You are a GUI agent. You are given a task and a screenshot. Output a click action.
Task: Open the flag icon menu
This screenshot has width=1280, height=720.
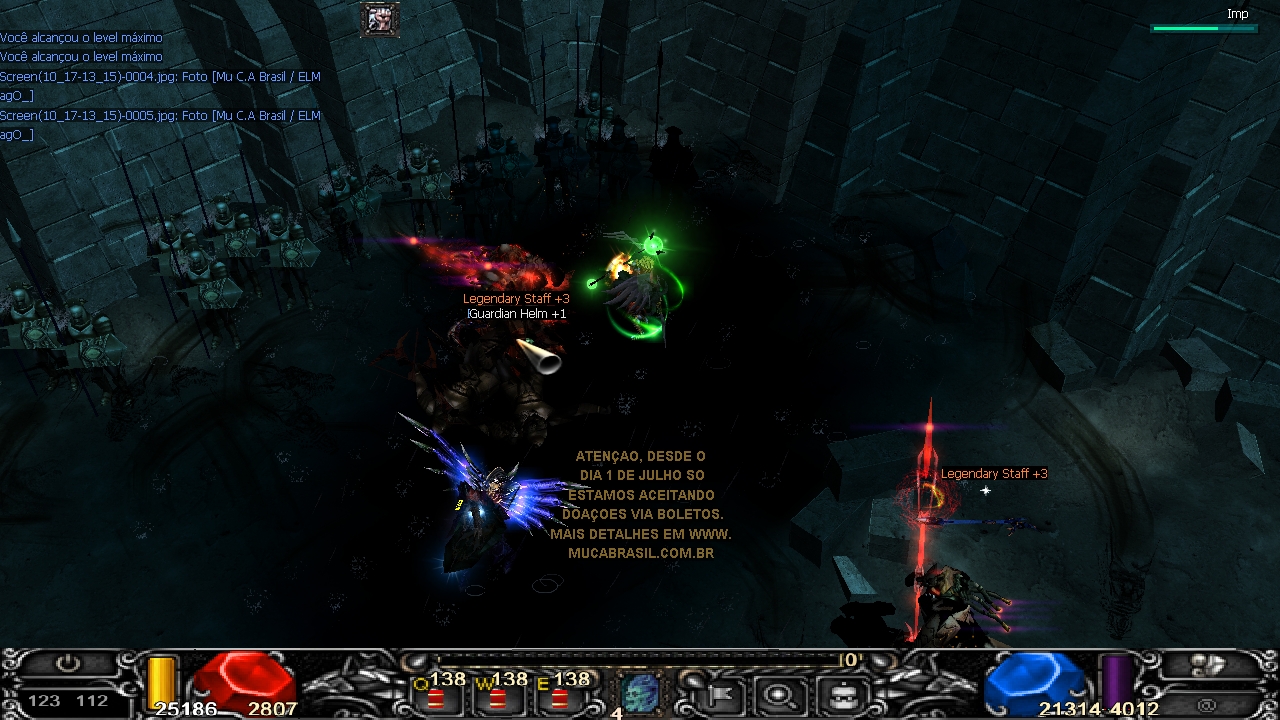tap(716, 693)
